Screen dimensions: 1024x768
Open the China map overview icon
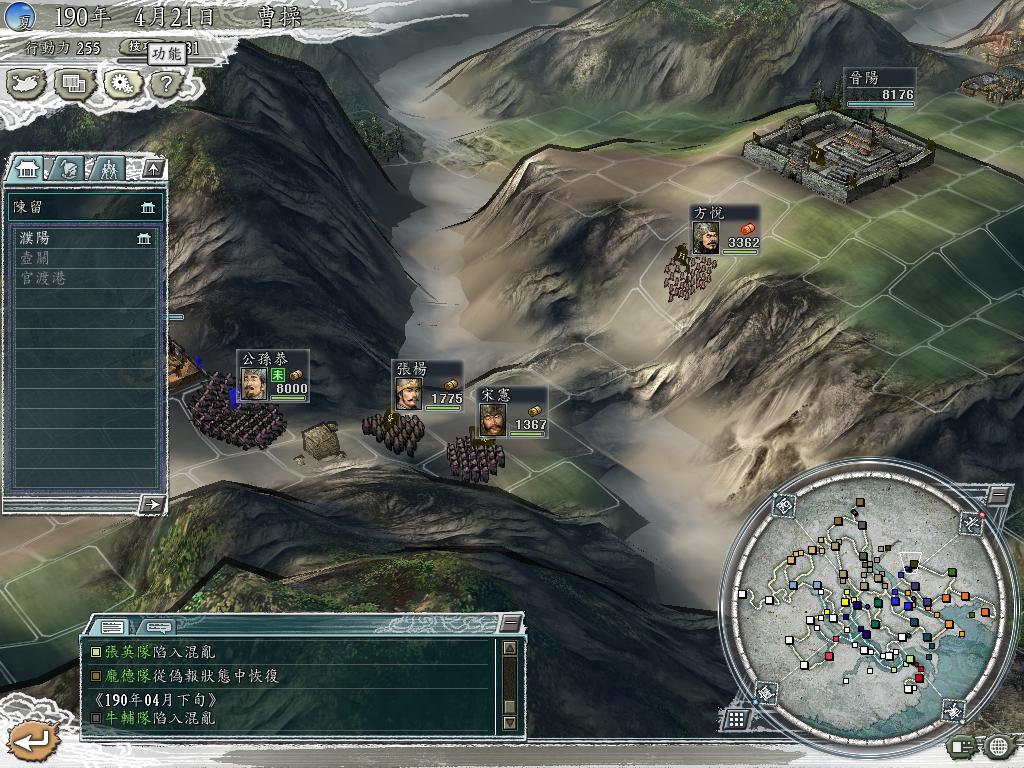(27, 83)
